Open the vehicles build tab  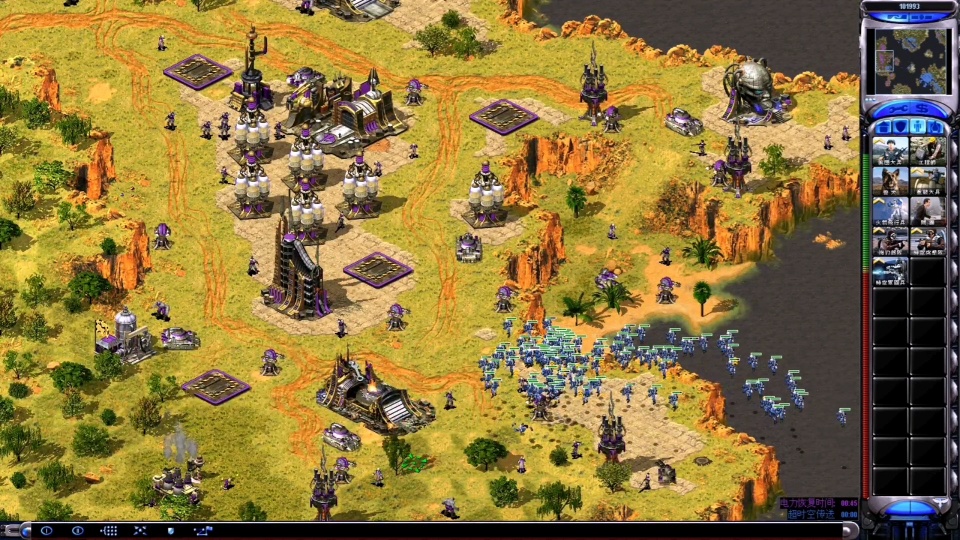936,127
